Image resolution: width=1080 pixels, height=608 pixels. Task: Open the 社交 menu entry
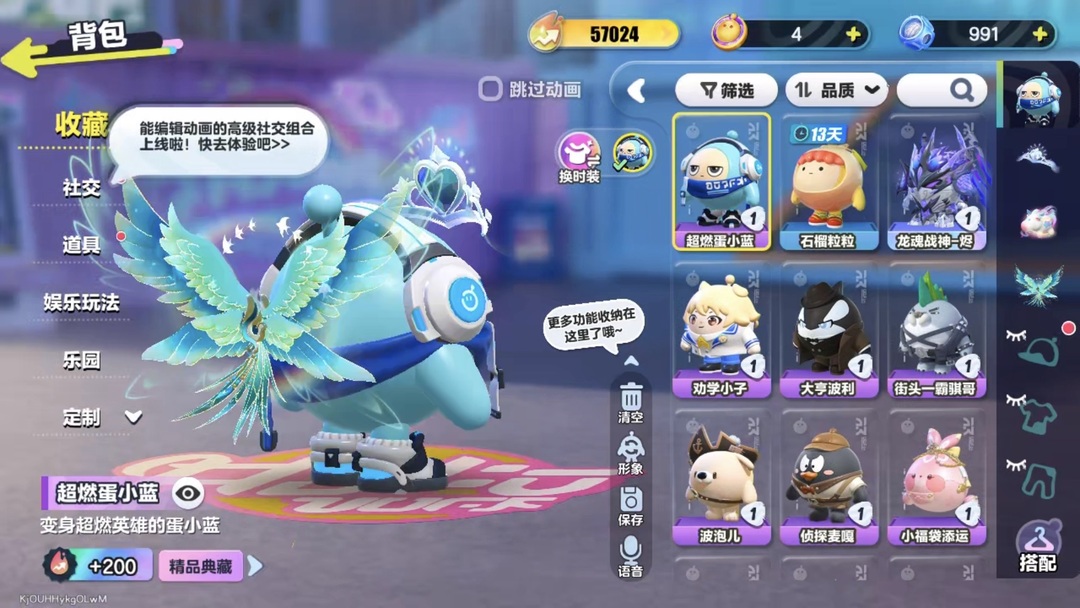coord(82,187)
